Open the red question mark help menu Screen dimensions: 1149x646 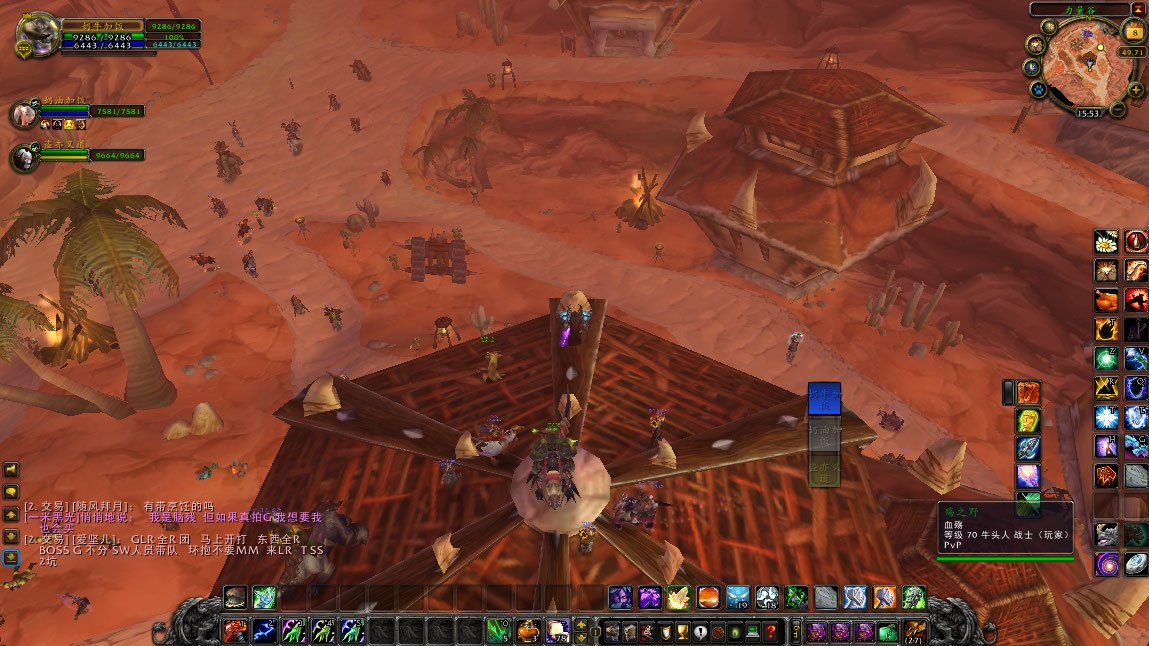771,632
